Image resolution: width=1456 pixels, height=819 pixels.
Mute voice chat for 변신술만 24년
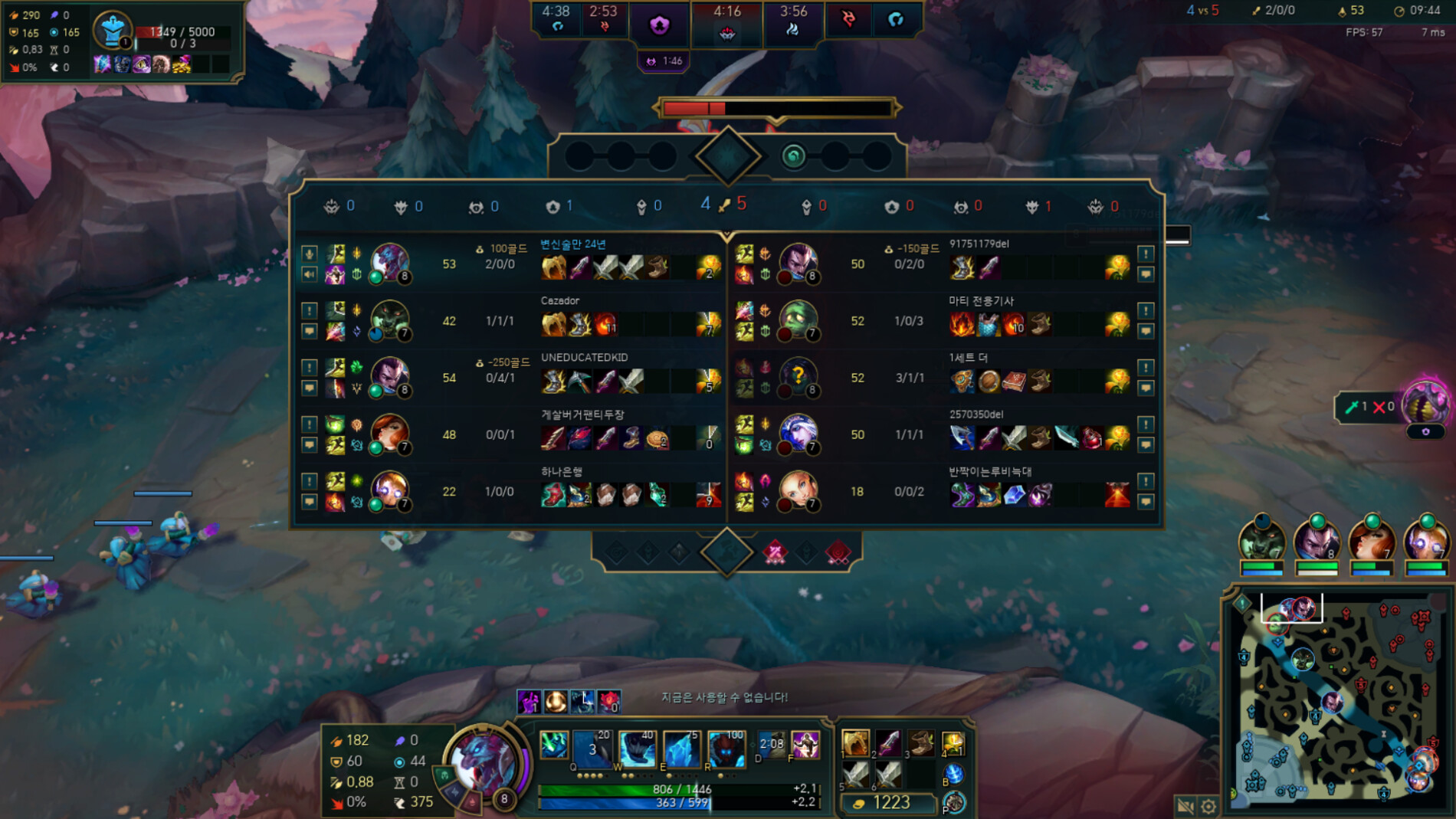coord(310,254)
